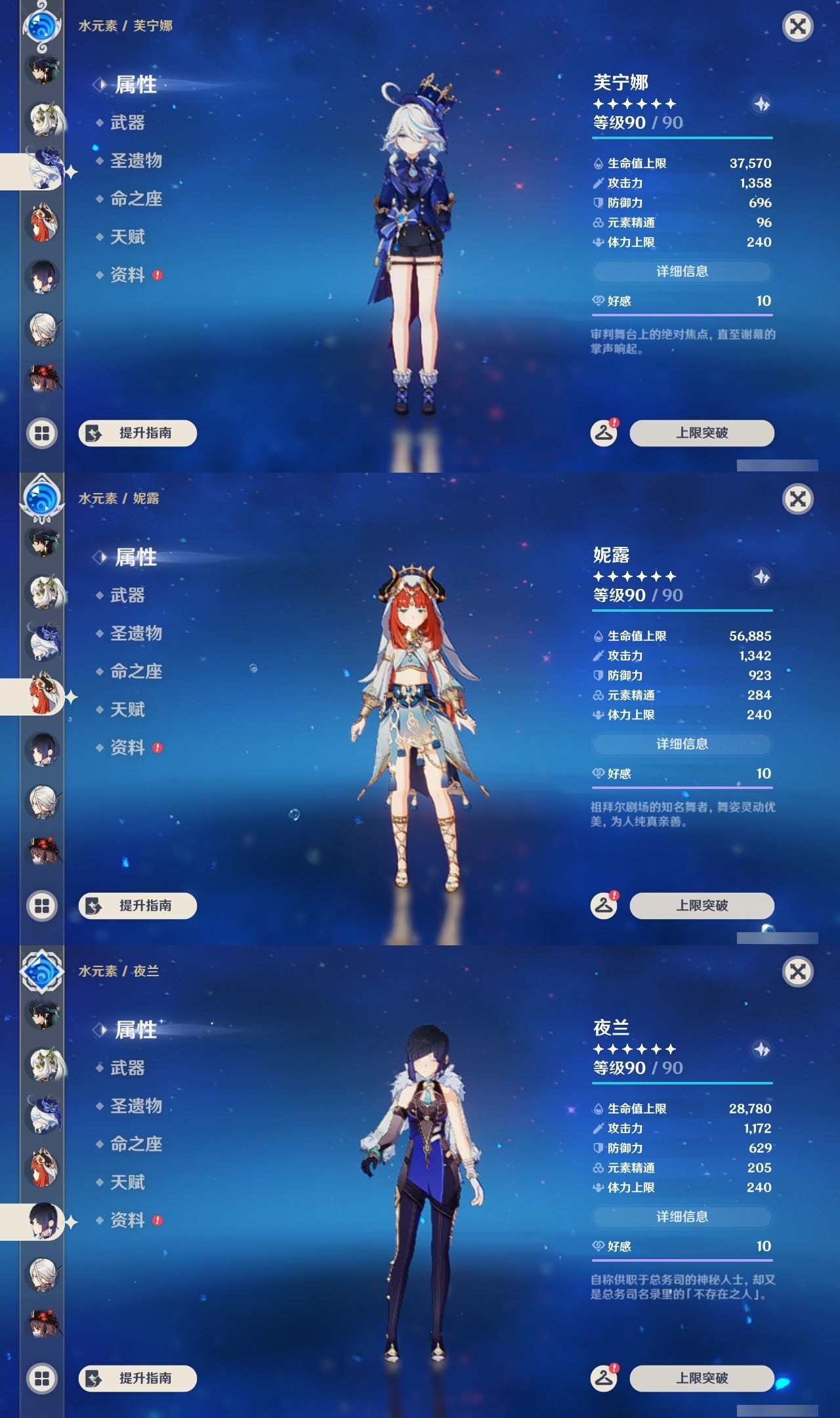Open Furina's outfit wardrobe icon
This screenshot has height=1418, width=840.
click(x=604, y=433)
